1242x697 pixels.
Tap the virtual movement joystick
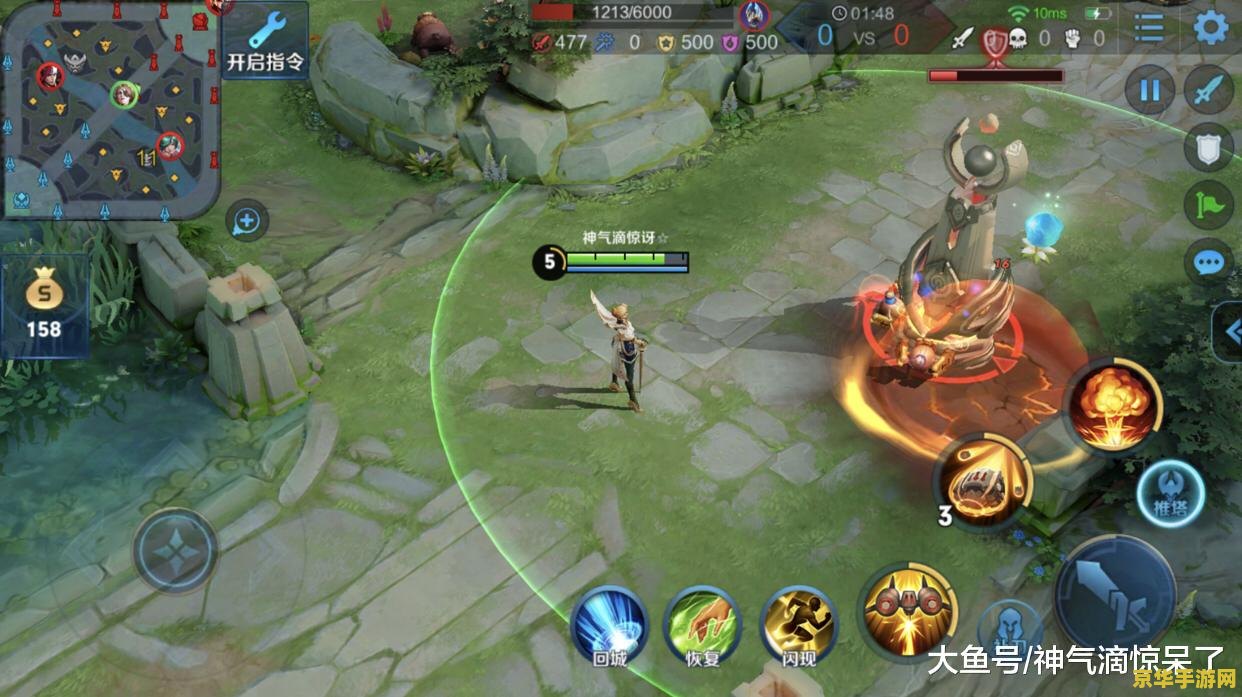pos(175,551)
